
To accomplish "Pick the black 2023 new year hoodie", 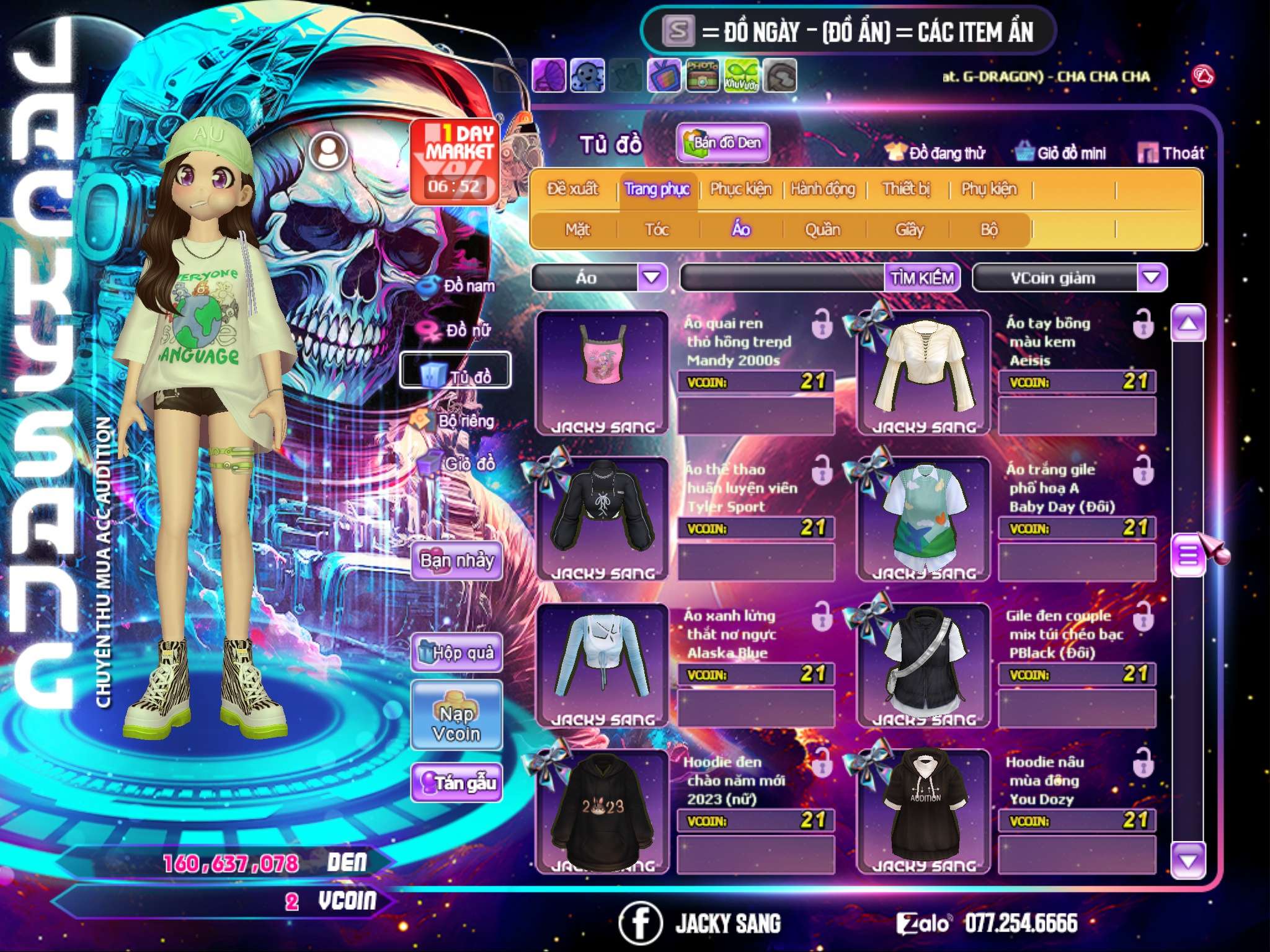I will [602, 806].
